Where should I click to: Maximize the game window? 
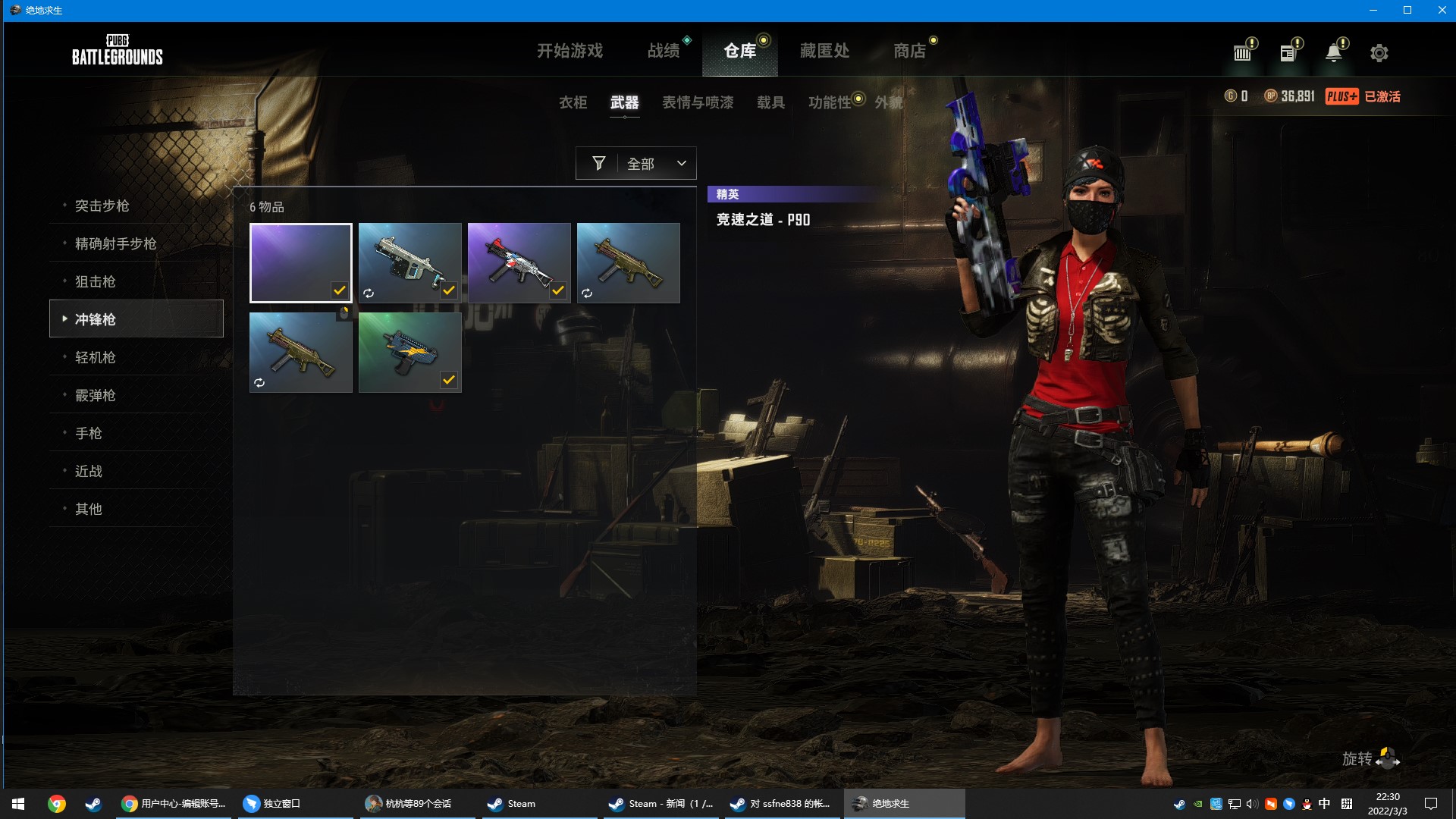click(x=1407, y=10)
